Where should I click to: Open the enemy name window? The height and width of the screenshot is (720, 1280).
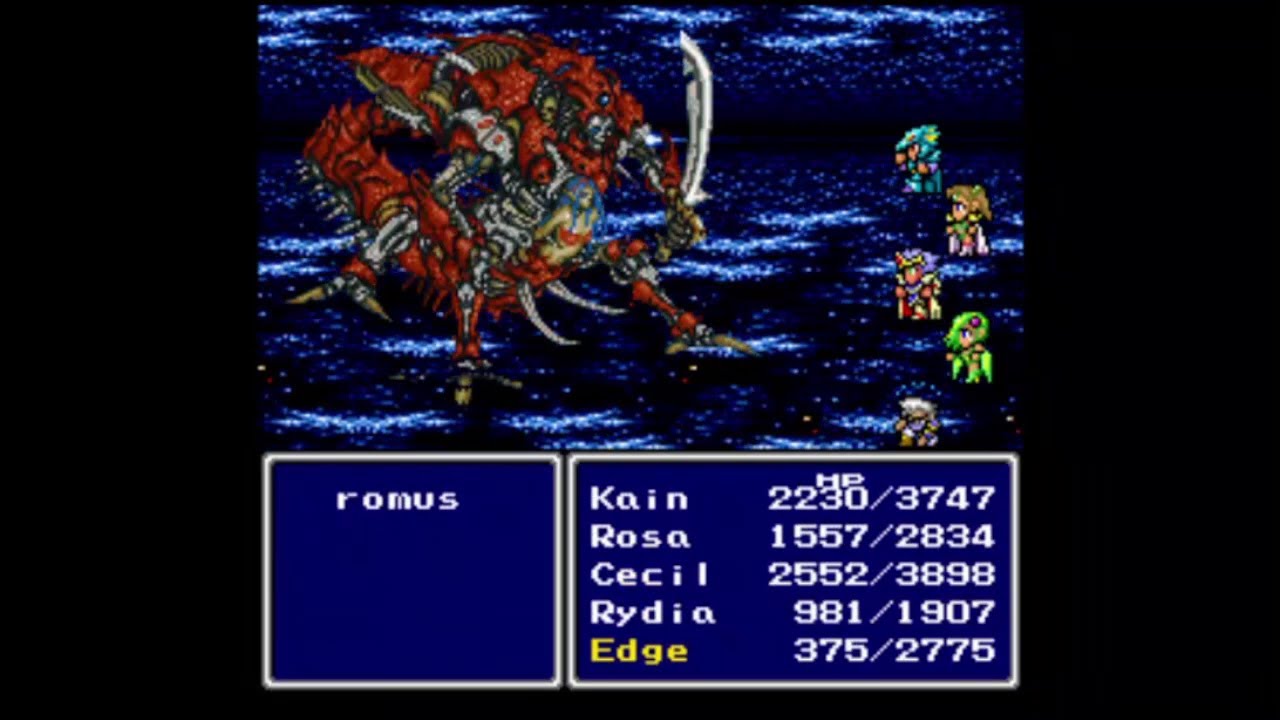412,570
